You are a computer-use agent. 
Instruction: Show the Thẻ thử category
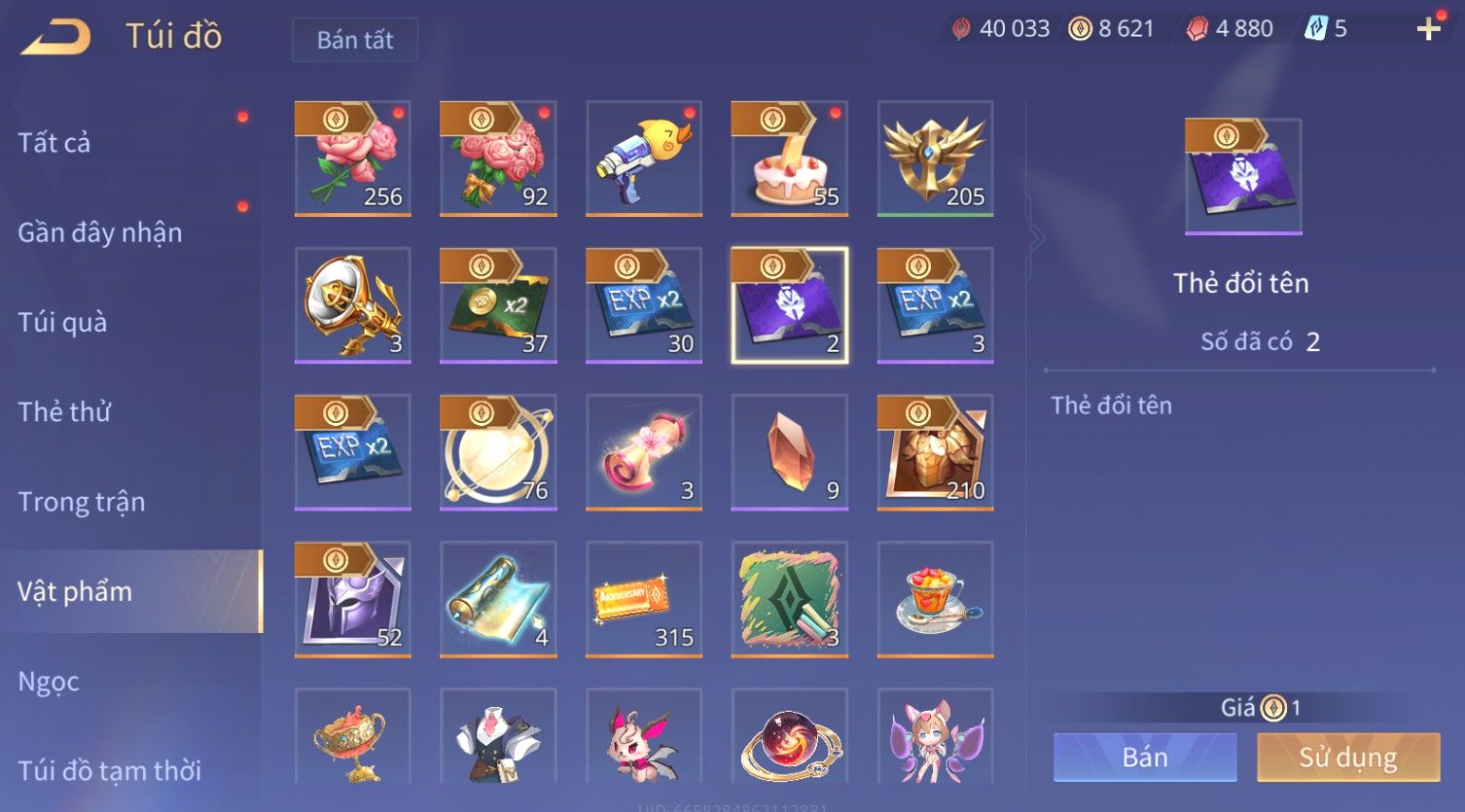coord(64,411)
